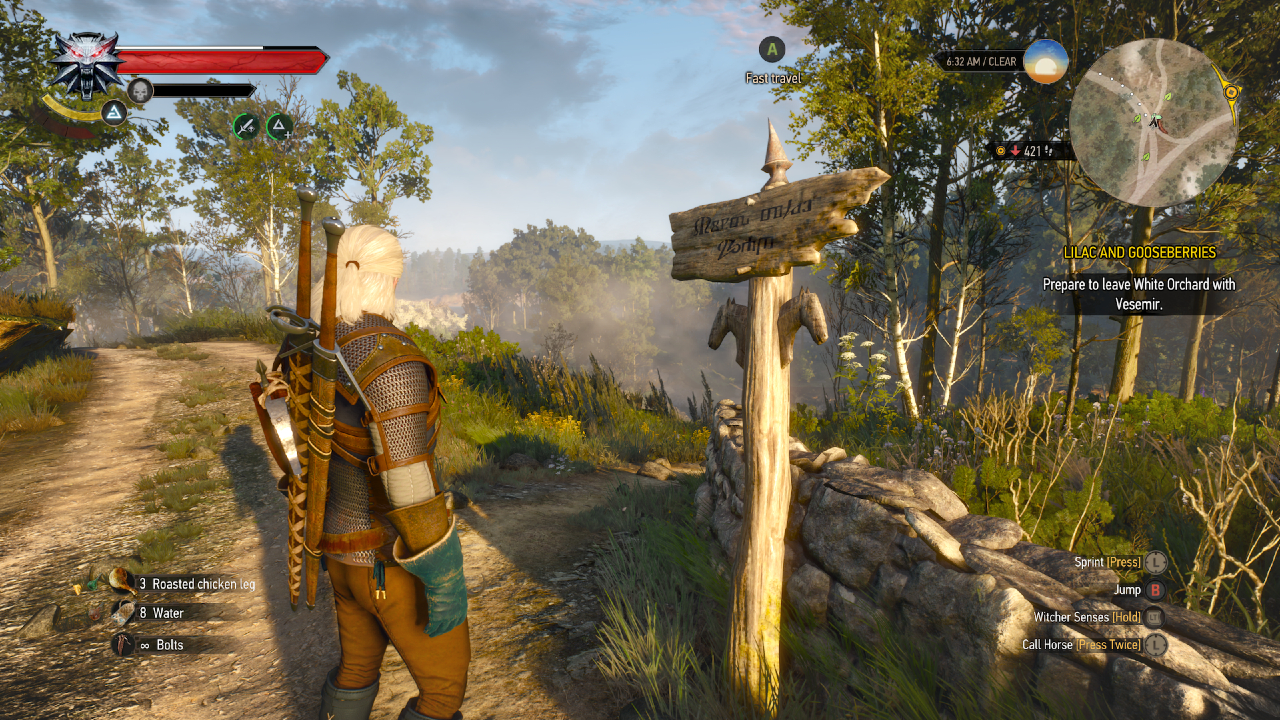Select the wolf medallion emblem
1280x720 pixels.
(x=84, y=65)
